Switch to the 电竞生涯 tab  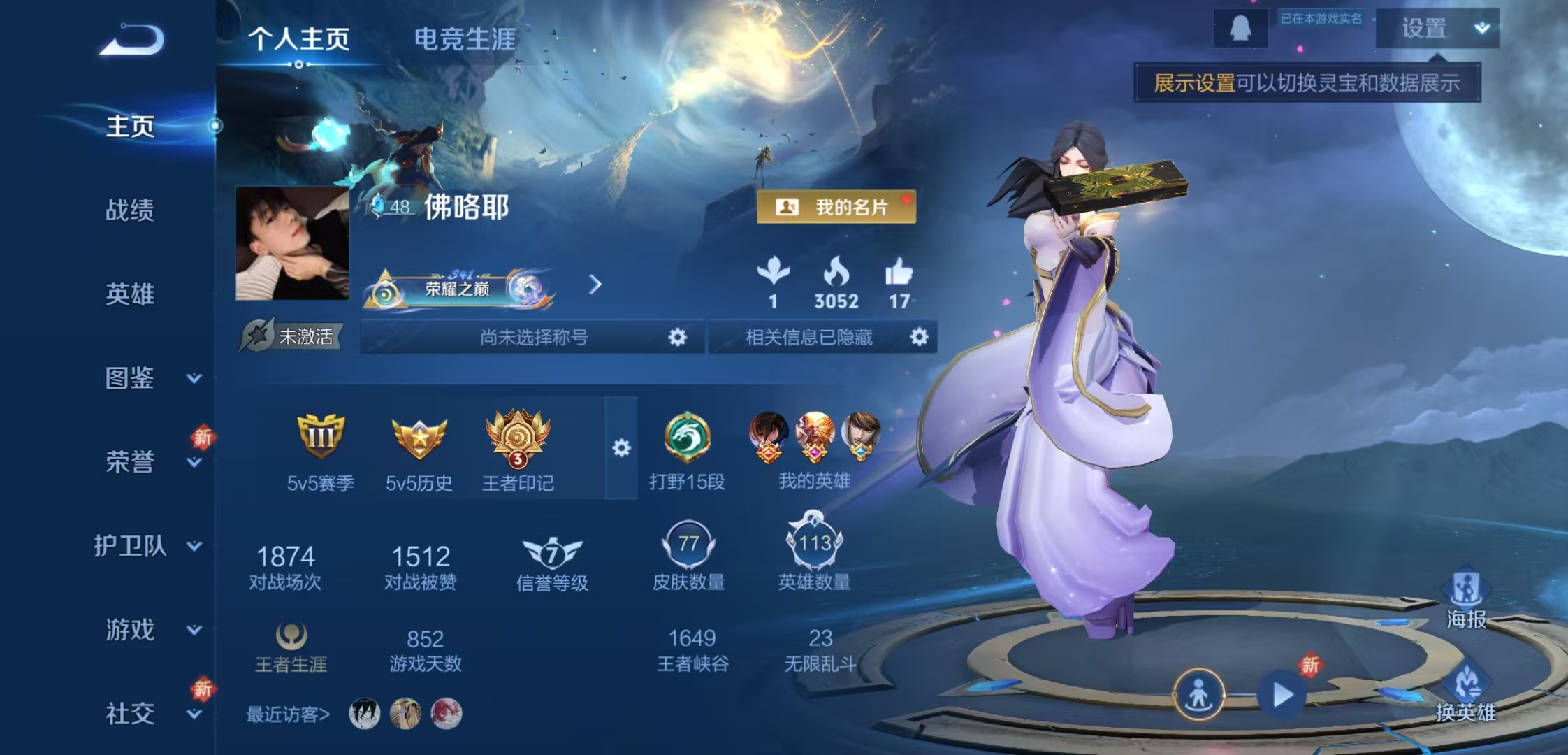tap(465, 39)
